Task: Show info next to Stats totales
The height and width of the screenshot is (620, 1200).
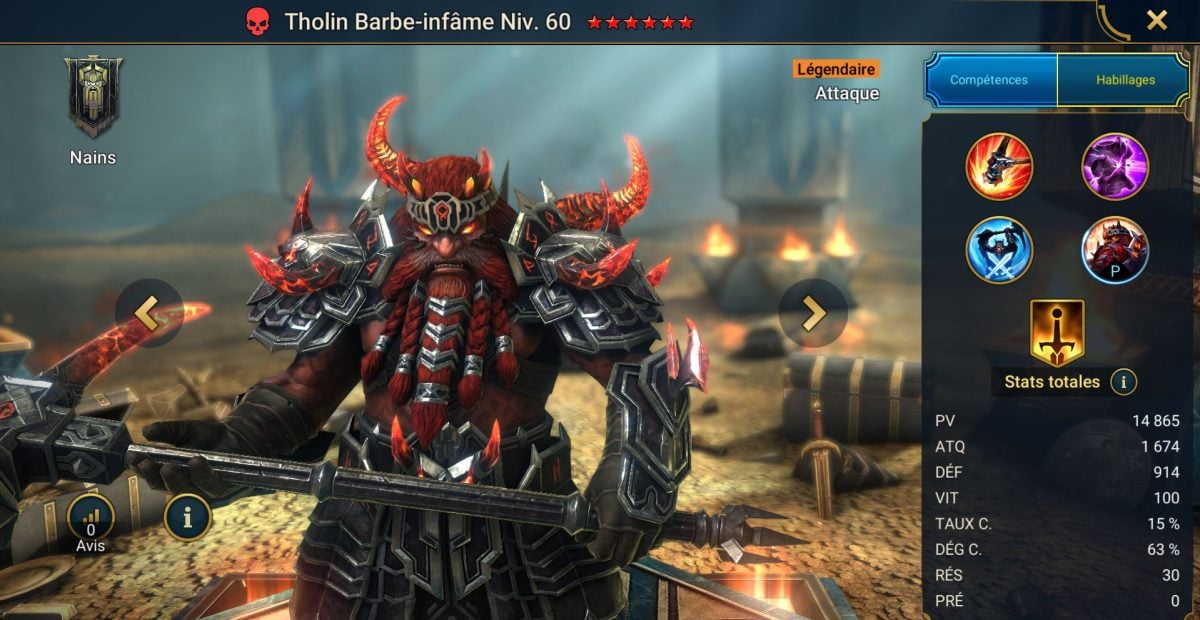Action: [x=1123, y=382]
